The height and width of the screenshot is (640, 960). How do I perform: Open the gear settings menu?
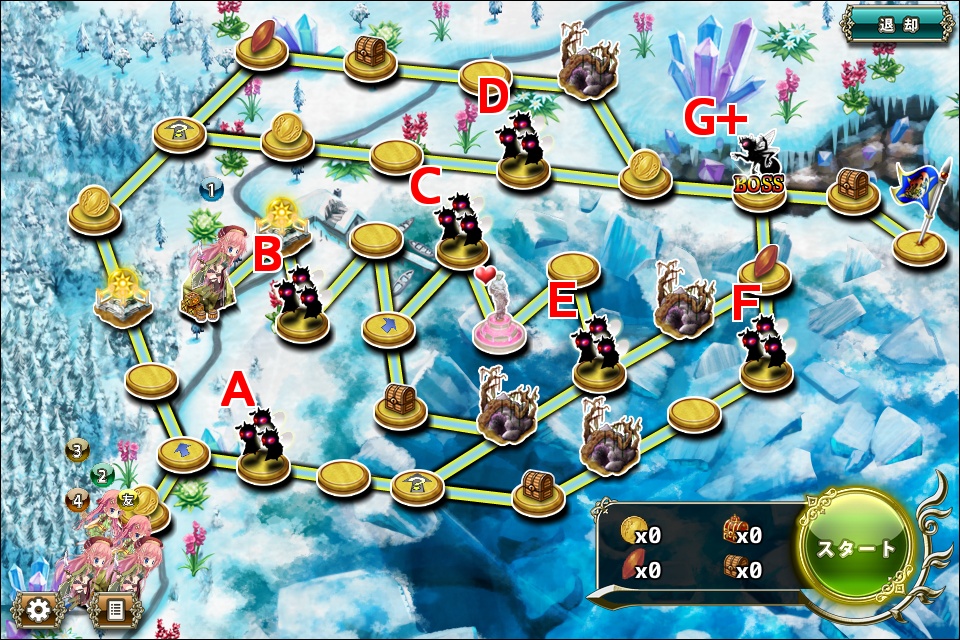pos(39,608)
